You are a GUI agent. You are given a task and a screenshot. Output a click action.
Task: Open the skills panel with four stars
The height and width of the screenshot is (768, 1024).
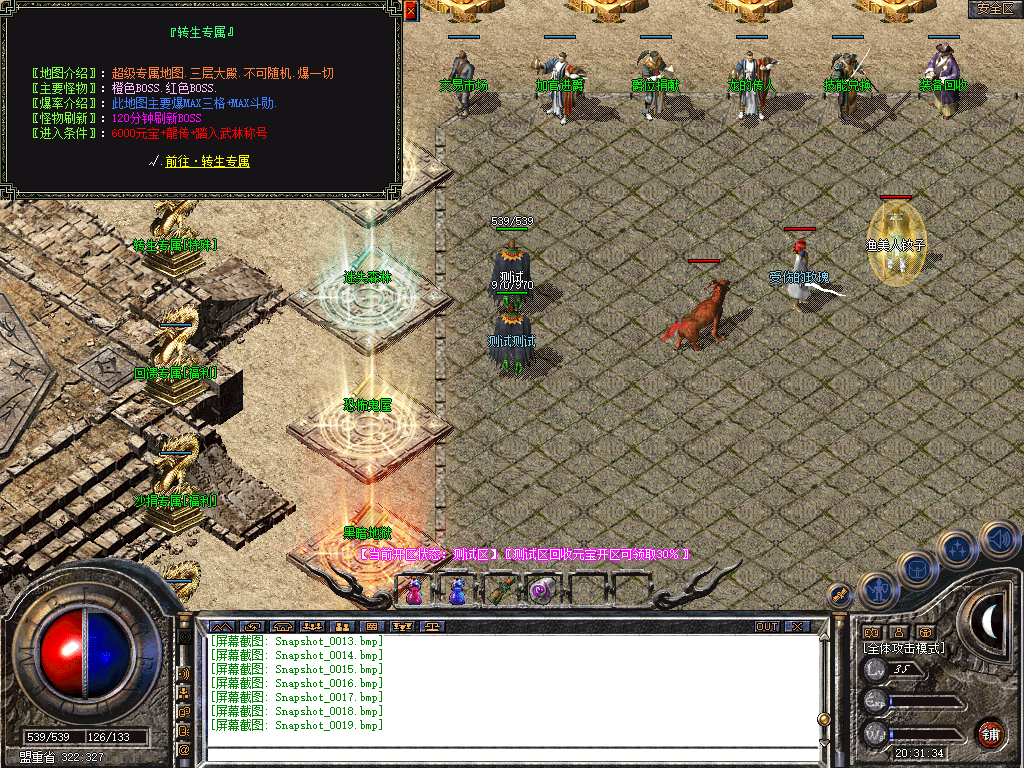click(958, 548)
